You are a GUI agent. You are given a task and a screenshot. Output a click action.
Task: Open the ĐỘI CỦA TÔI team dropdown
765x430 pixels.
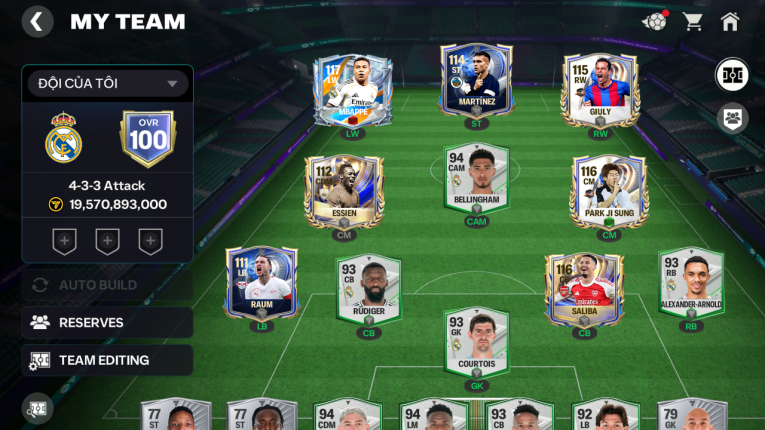tap(108, 84)
